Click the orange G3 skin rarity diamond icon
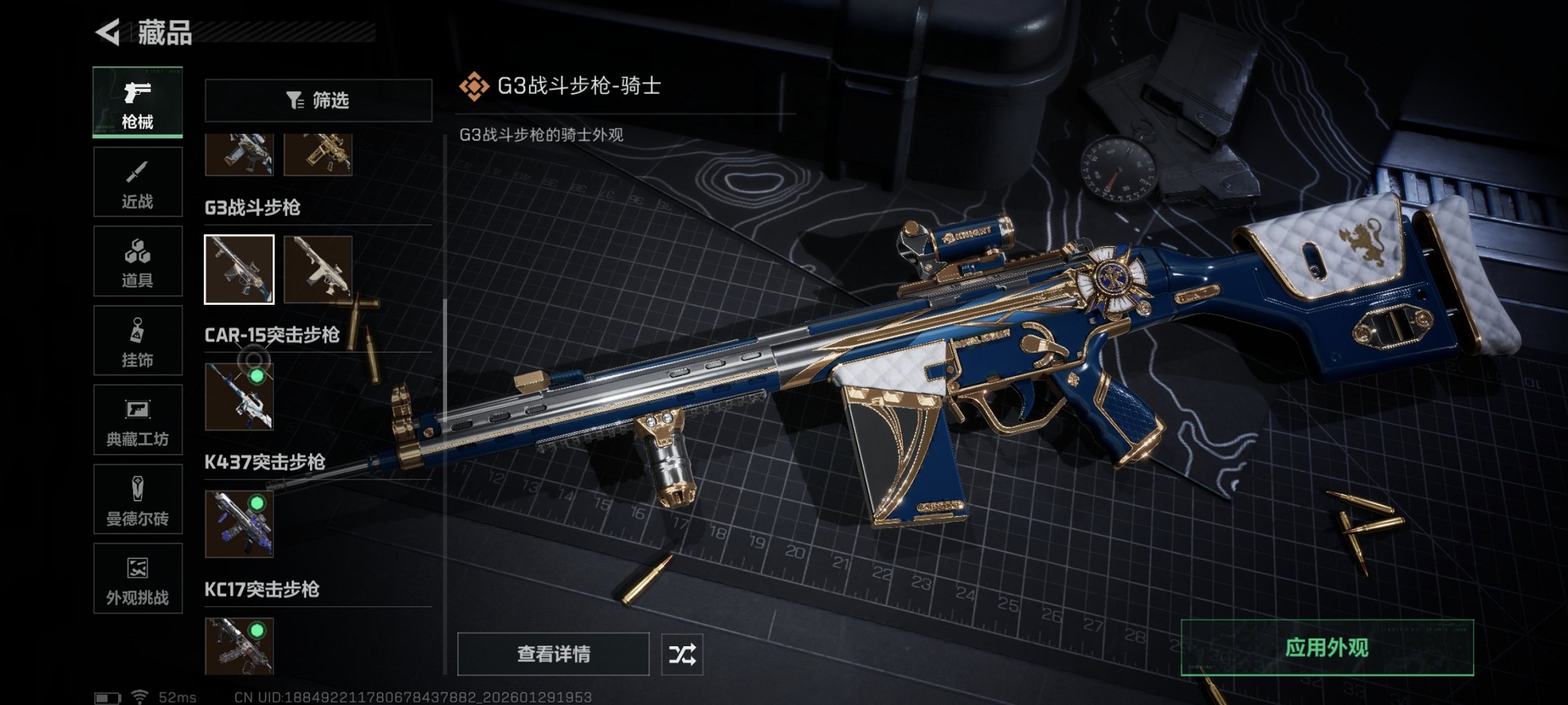The image size is (1568, 705). pos(476,87)
